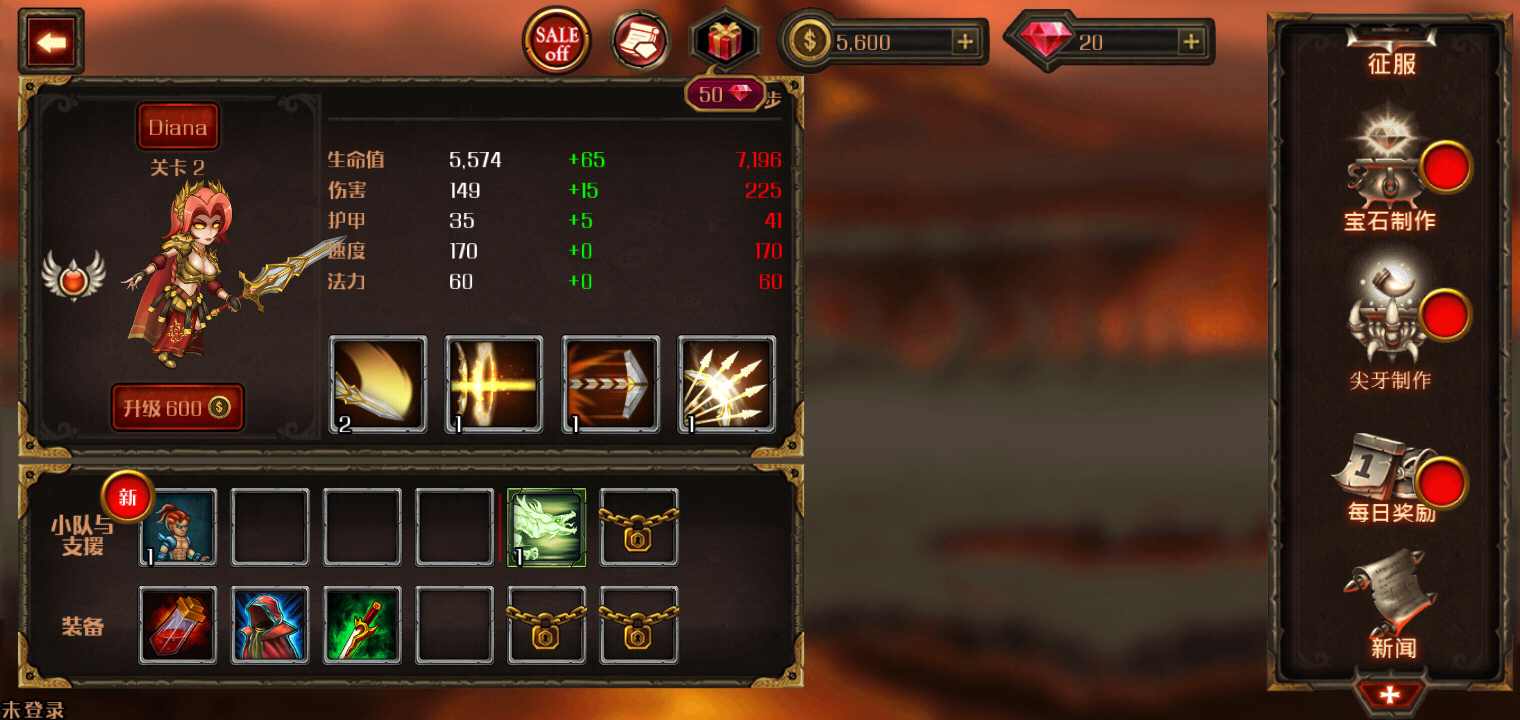Image resolution: width=1520 pixels, height=720 pixels.
Task: Open the red potion equipment slot
Action: 177,622
